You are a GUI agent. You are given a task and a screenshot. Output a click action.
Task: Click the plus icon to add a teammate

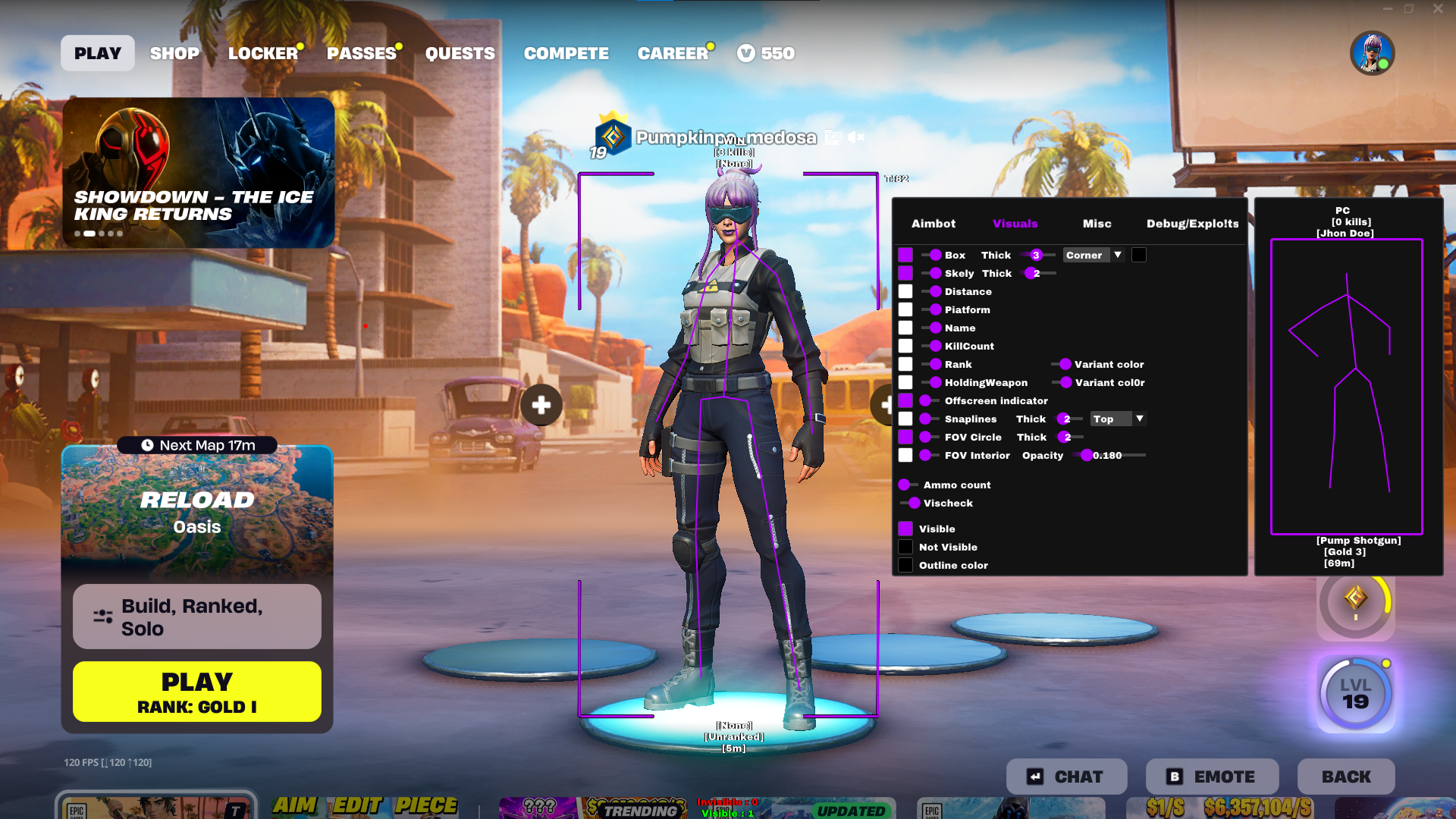point(541,406)
